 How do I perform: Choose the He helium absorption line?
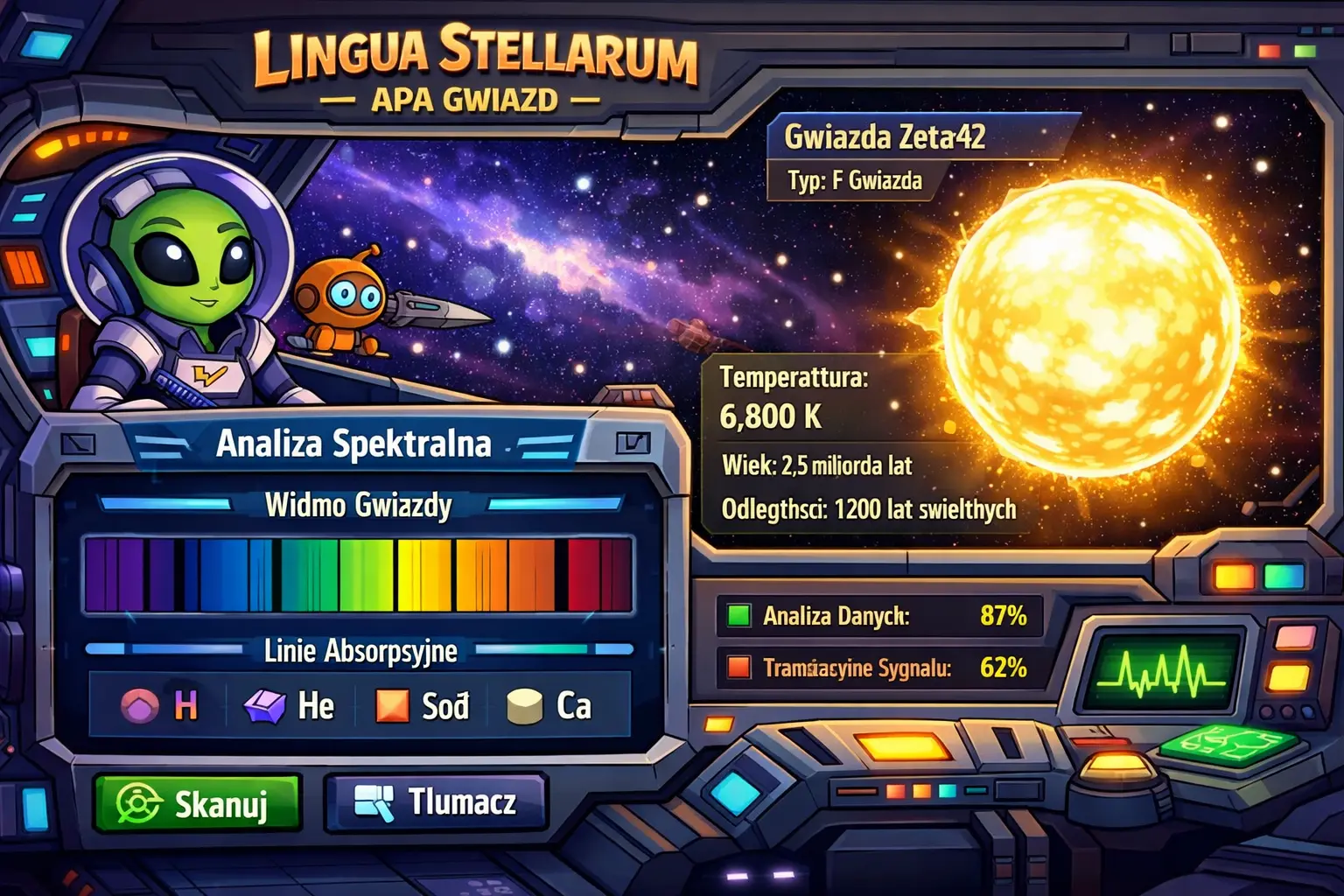click(290, 705)
